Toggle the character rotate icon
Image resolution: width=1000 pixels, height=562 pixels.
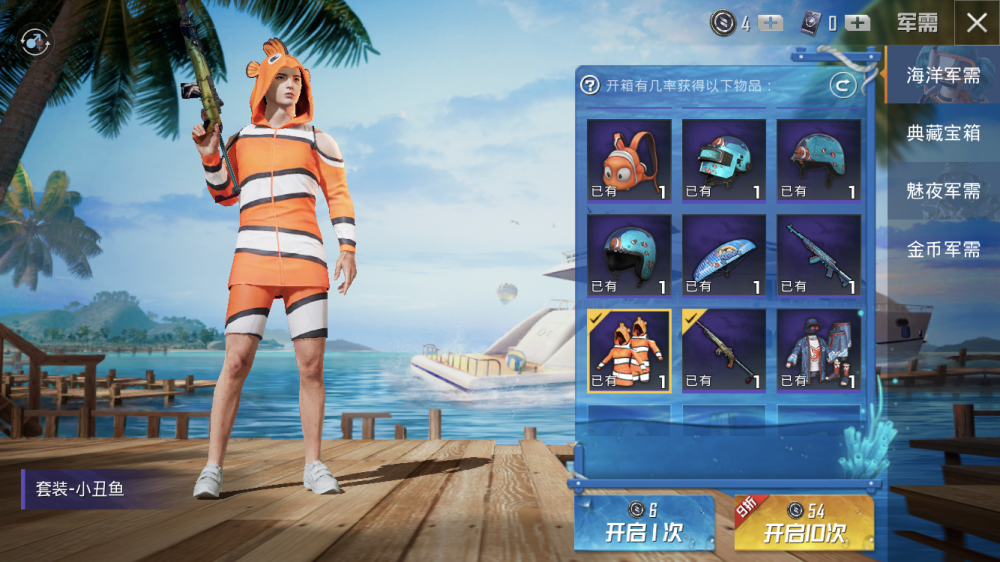[x=35, y=42]
